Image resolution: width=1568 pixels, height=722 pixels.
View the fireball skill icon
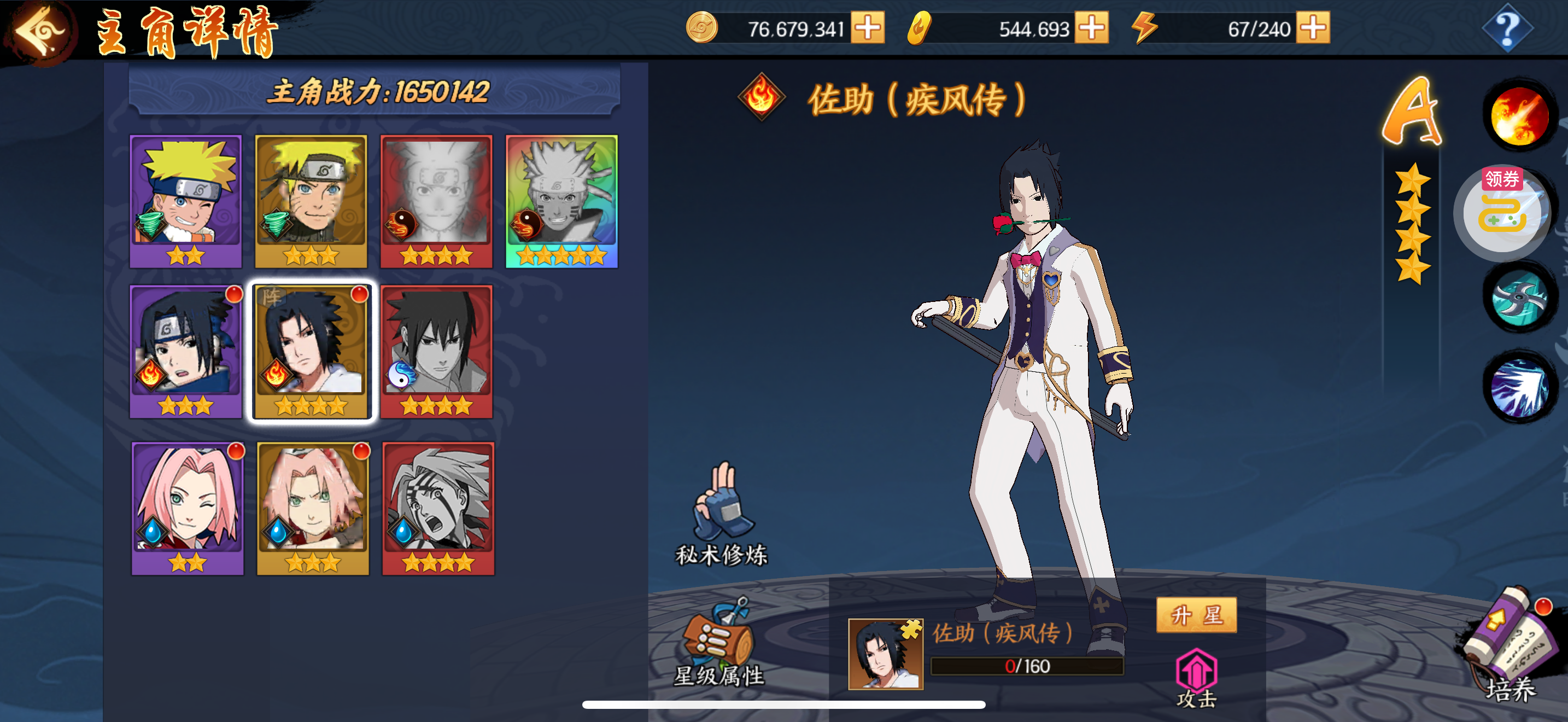[x=1519, y=115]
